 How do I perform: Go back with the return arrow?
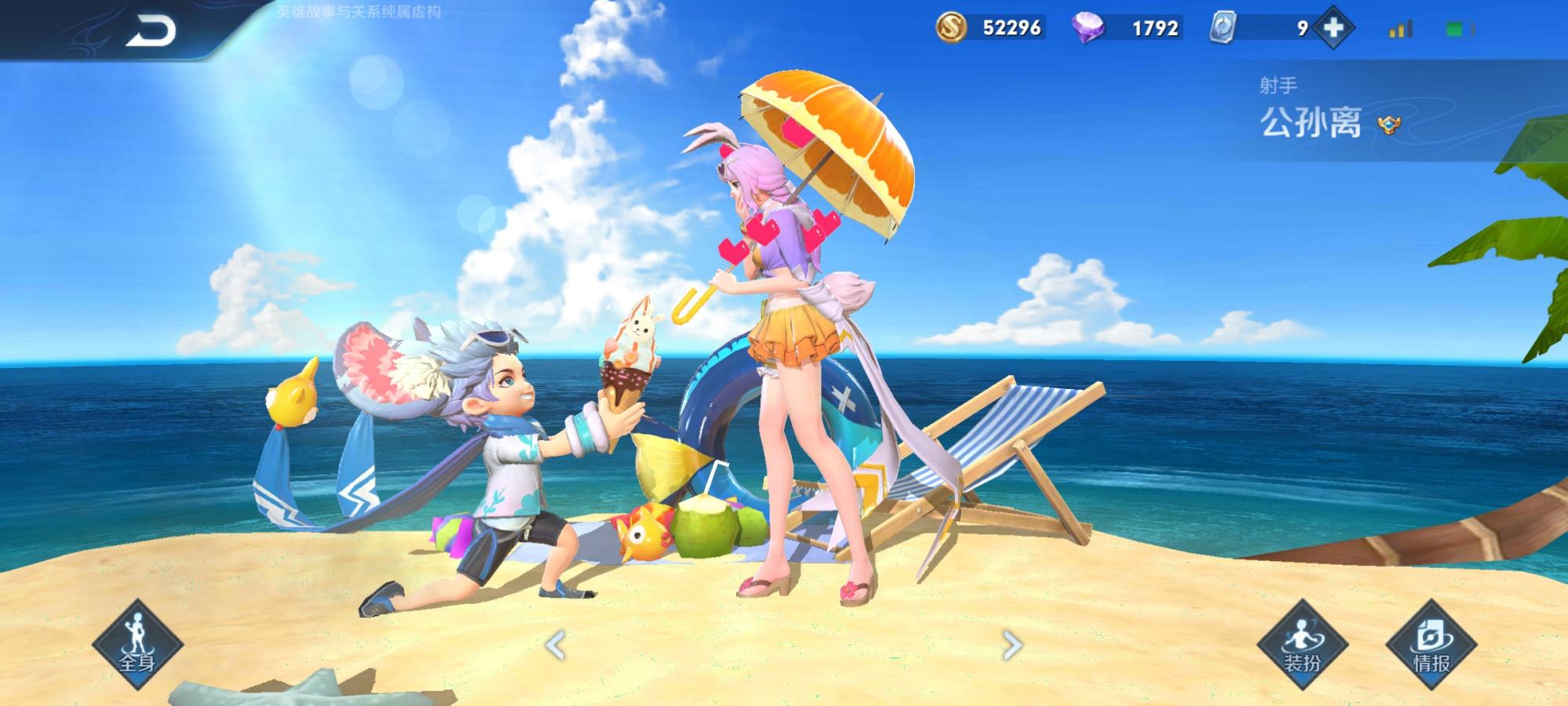151,31
